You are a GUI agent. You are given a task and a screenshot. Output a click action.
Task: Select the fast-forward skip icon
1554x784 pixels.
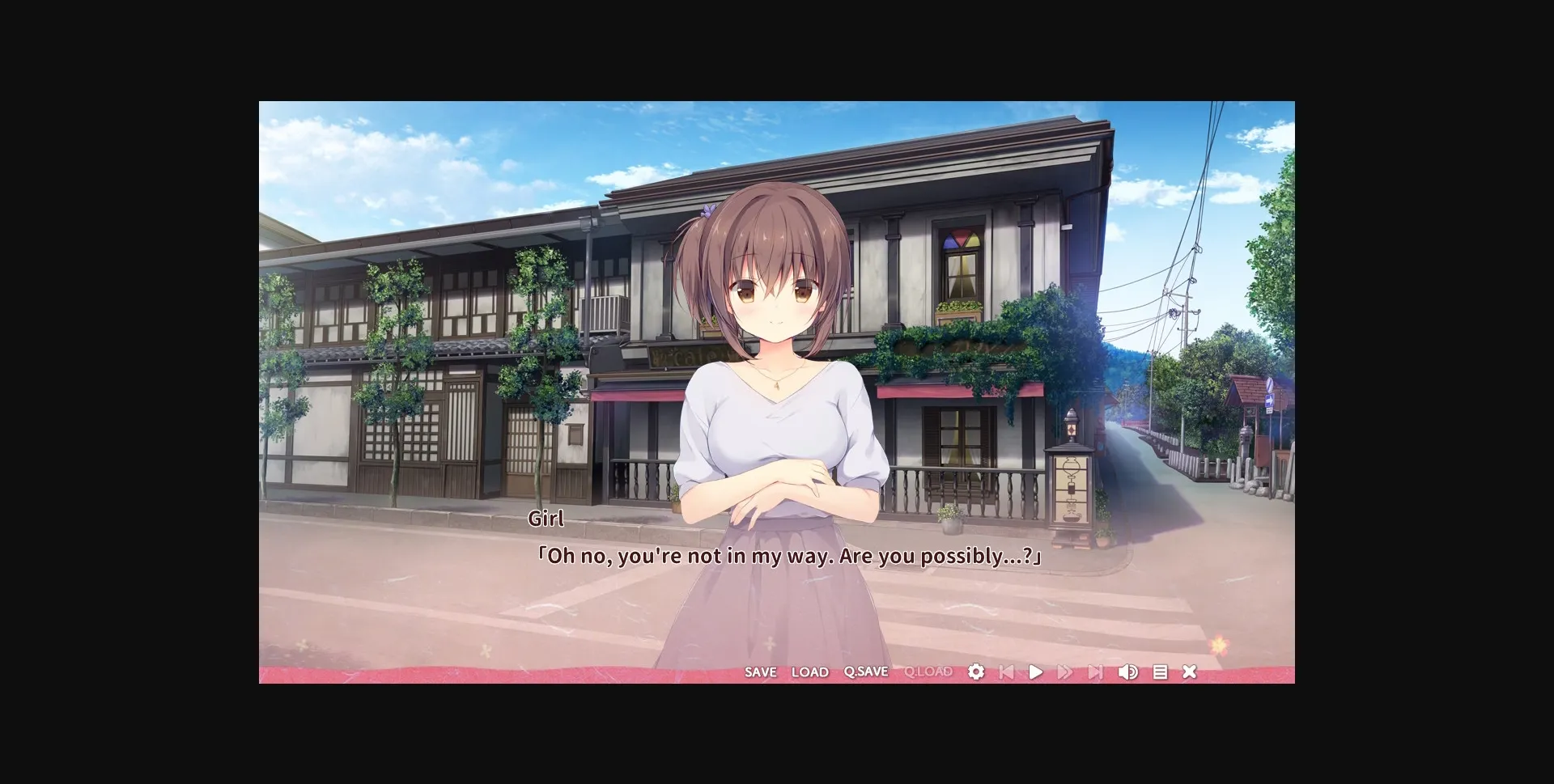(x=1066, y=672)
